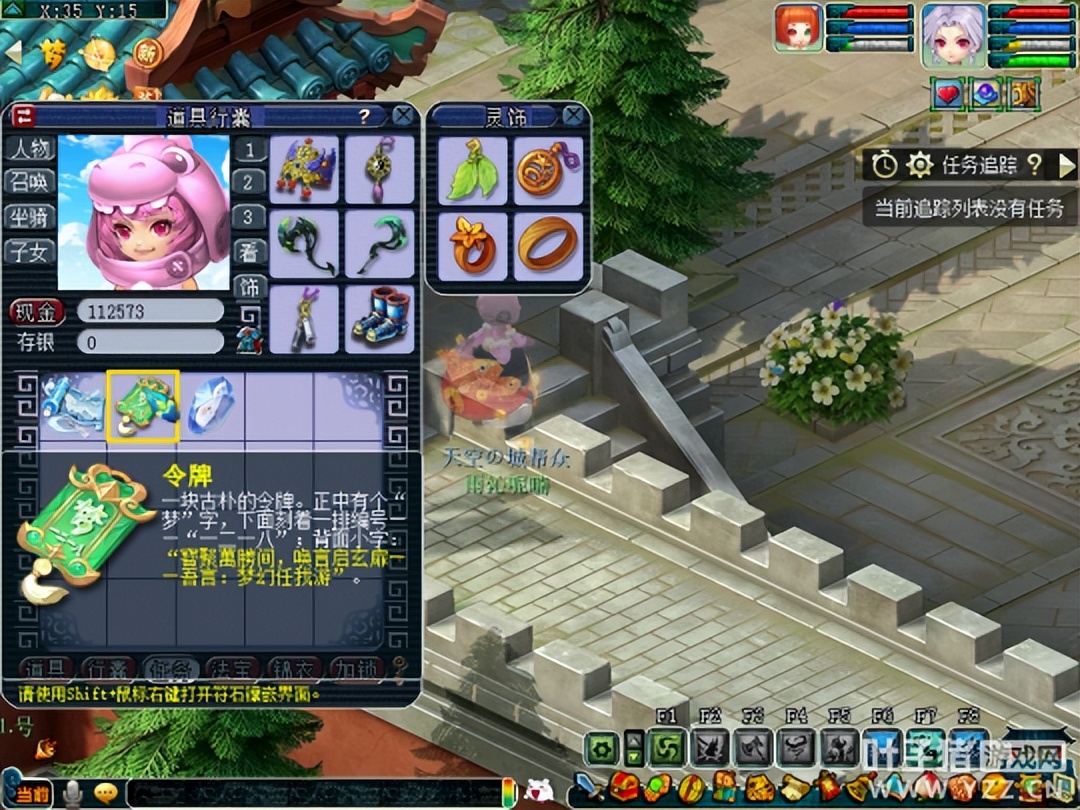The height and width of the screenshot is (810, 1080).
Task: Select the white-haired character portrait
Action: pyautogui.click(x=953, y=36)
